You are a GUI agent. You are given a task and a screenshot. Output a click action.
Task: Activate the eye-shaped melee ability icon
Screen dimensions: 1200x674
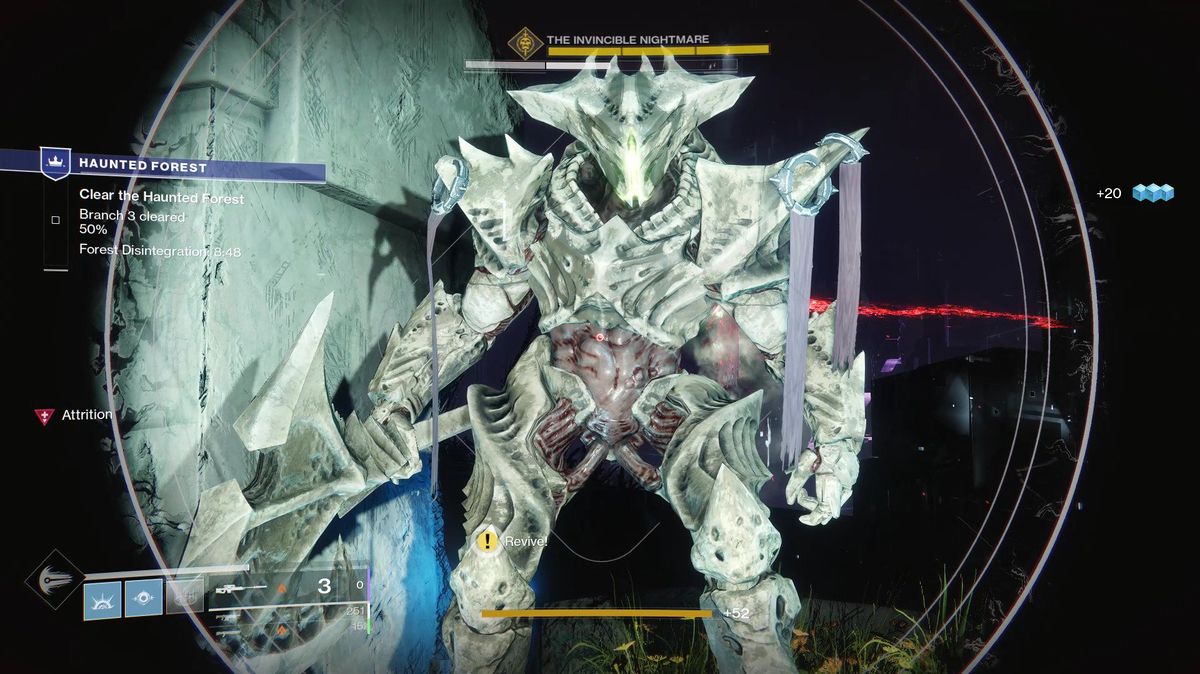click(144, 598)
